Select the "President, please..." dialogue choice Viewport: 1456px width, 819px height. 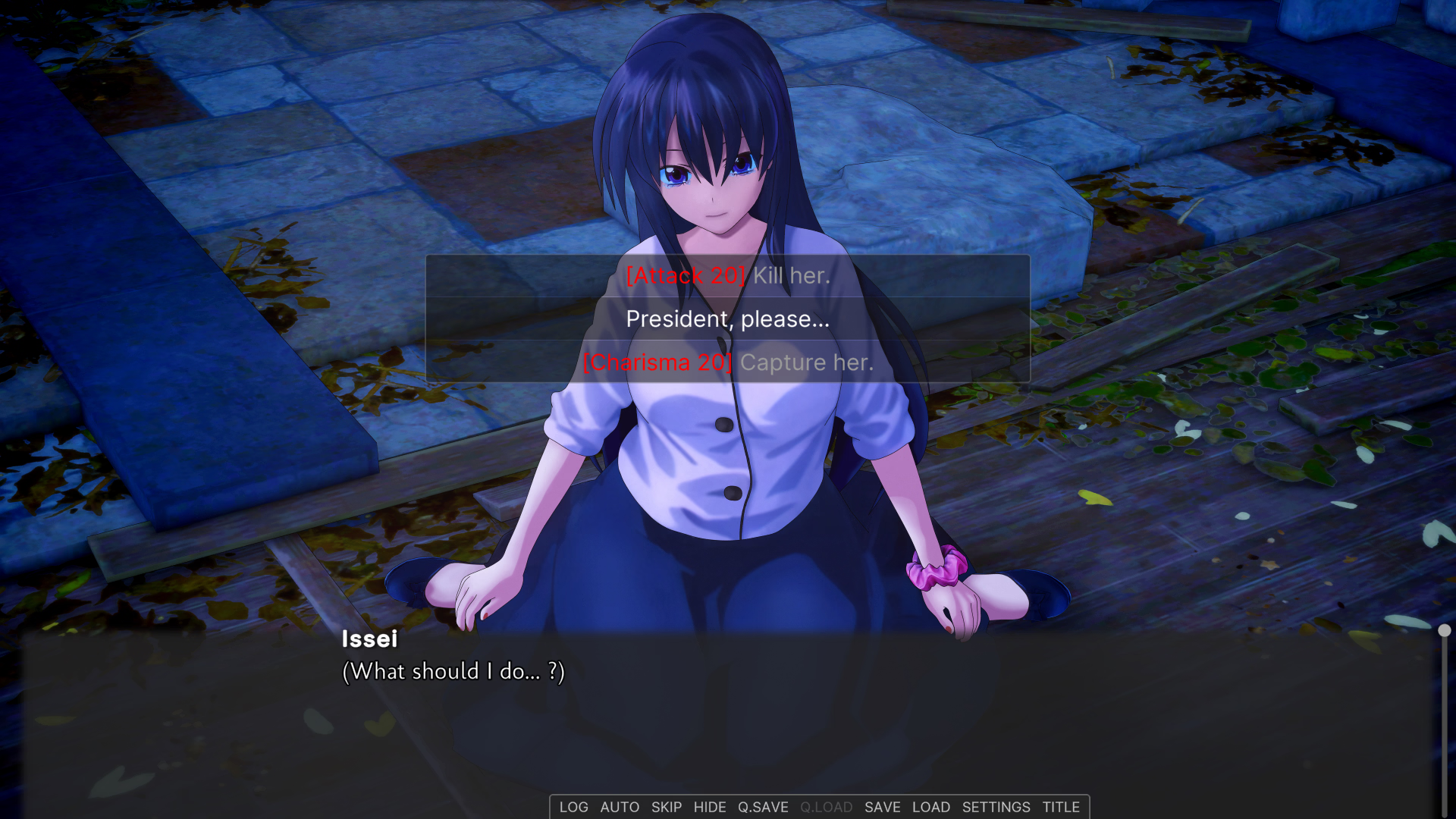coord(728,319)
